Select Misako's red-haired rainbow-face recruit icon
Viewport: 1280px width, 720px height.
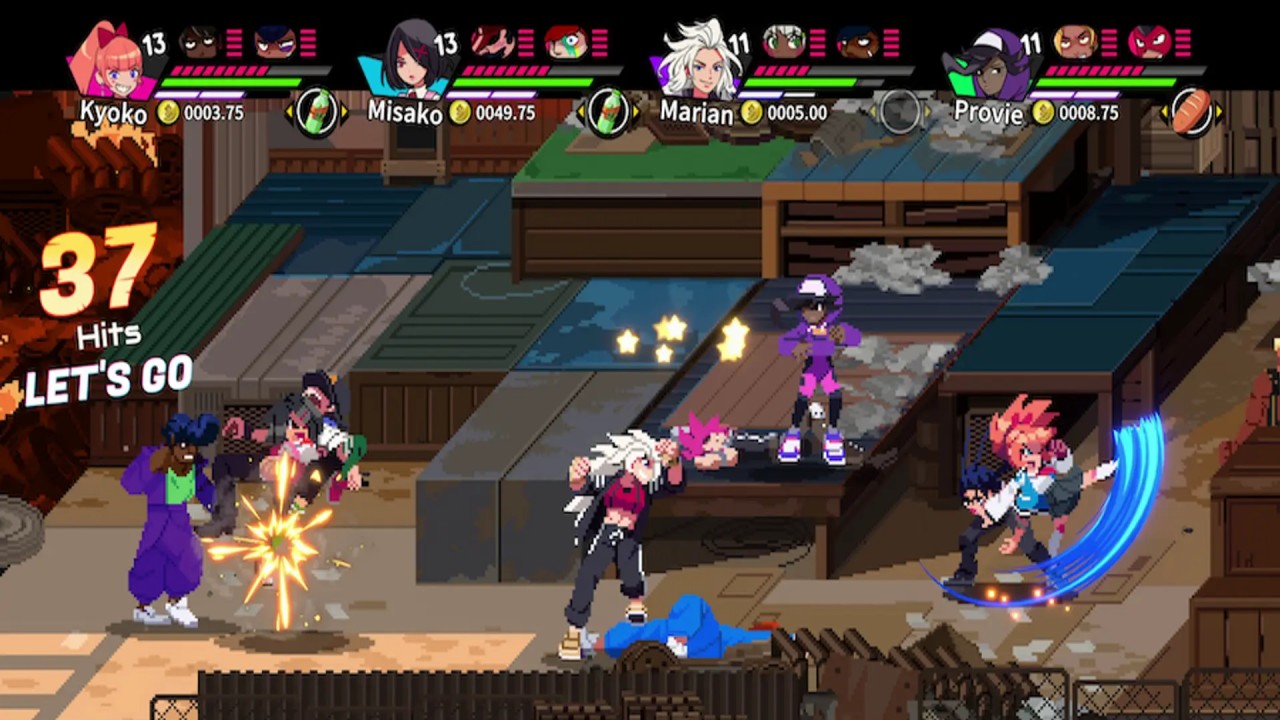(x=566, y=42)
